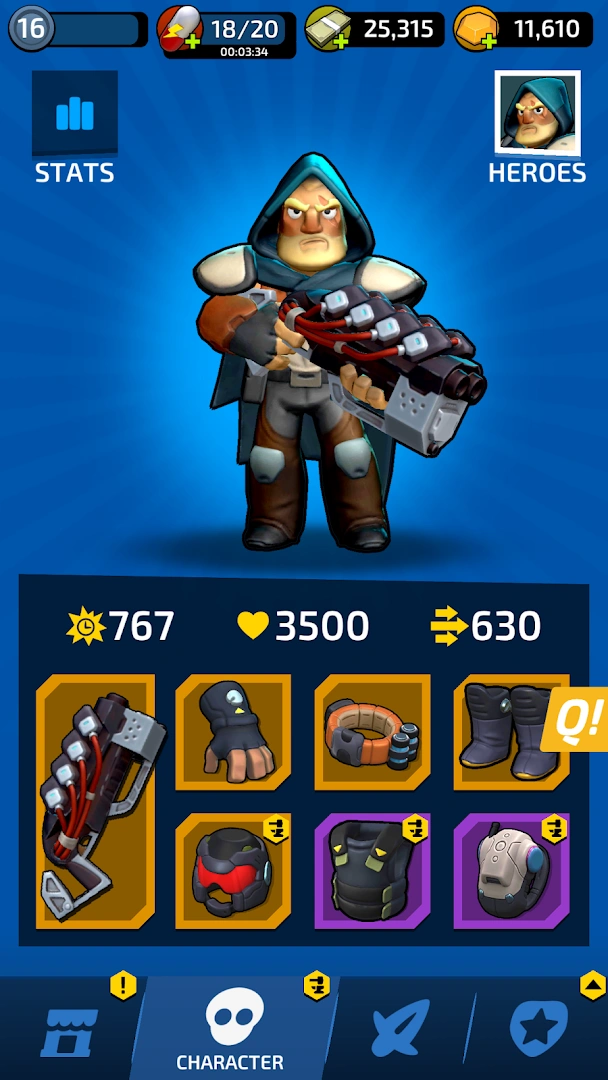Screen dimensions: 608x1080
Task: Select the fingerless glove equipment slot
Action: 234,733
